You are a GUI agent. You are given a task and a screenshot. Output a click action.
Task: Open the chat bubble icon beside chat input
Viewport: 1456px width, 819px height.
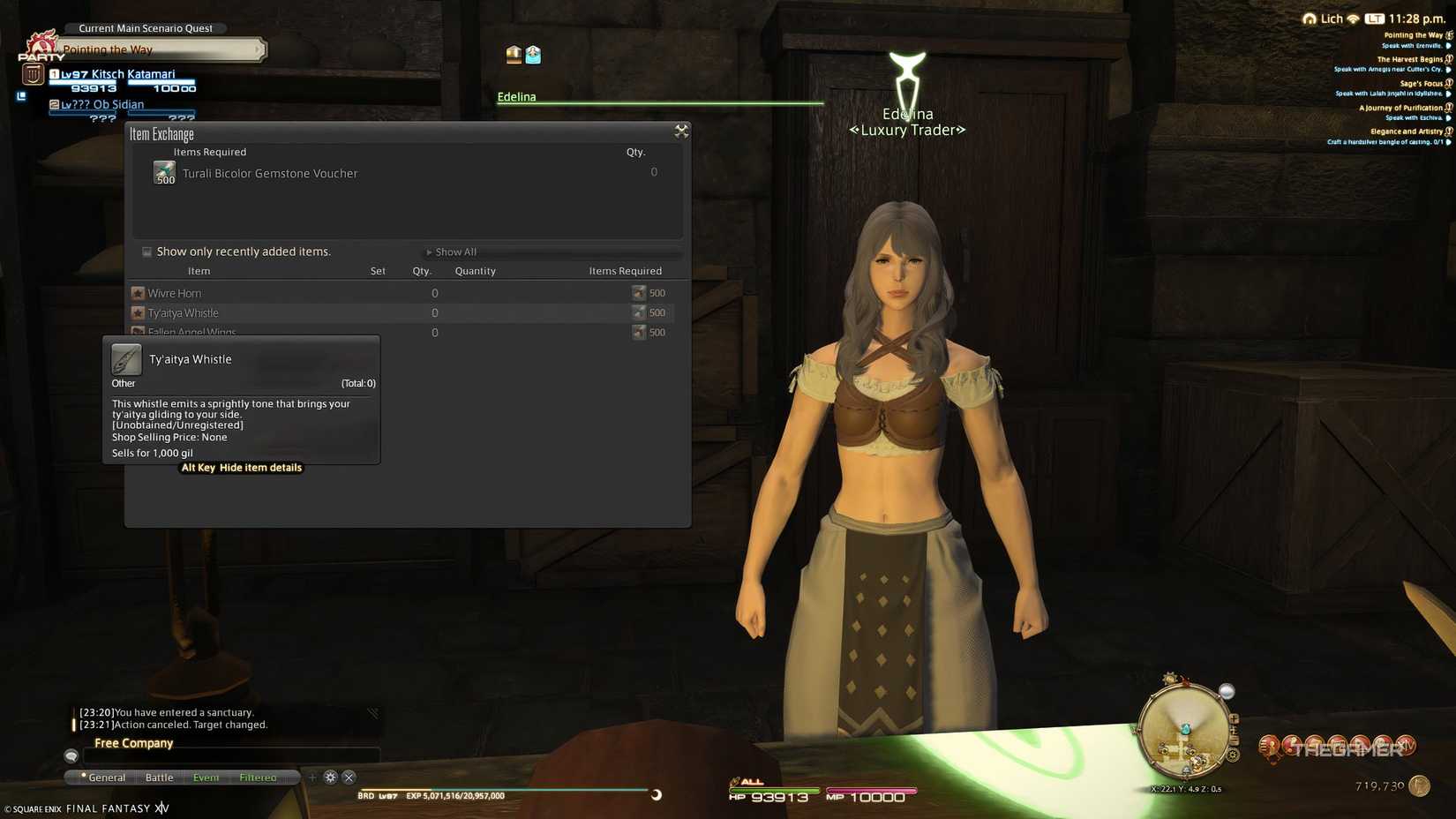click(x=70, y=755)
